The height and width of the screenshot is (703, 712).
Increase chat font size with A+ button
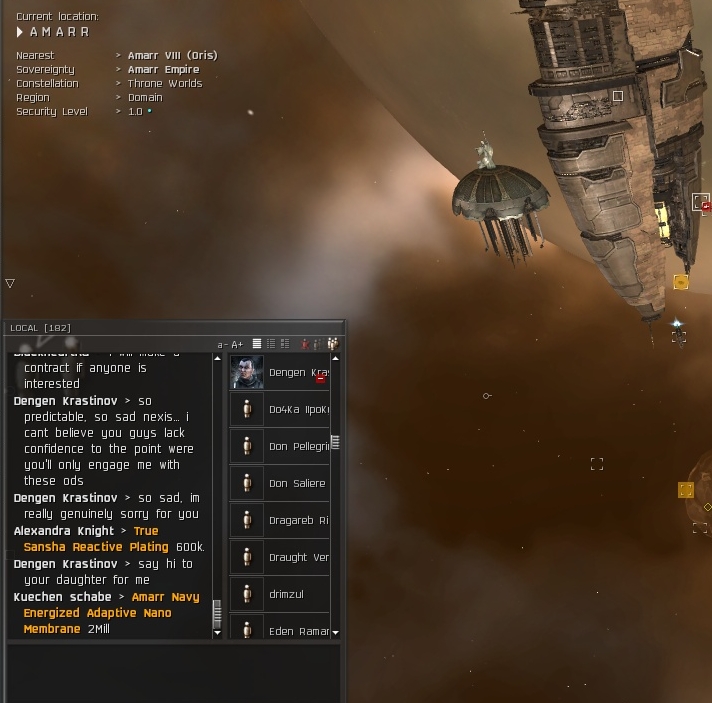point(237,345)
